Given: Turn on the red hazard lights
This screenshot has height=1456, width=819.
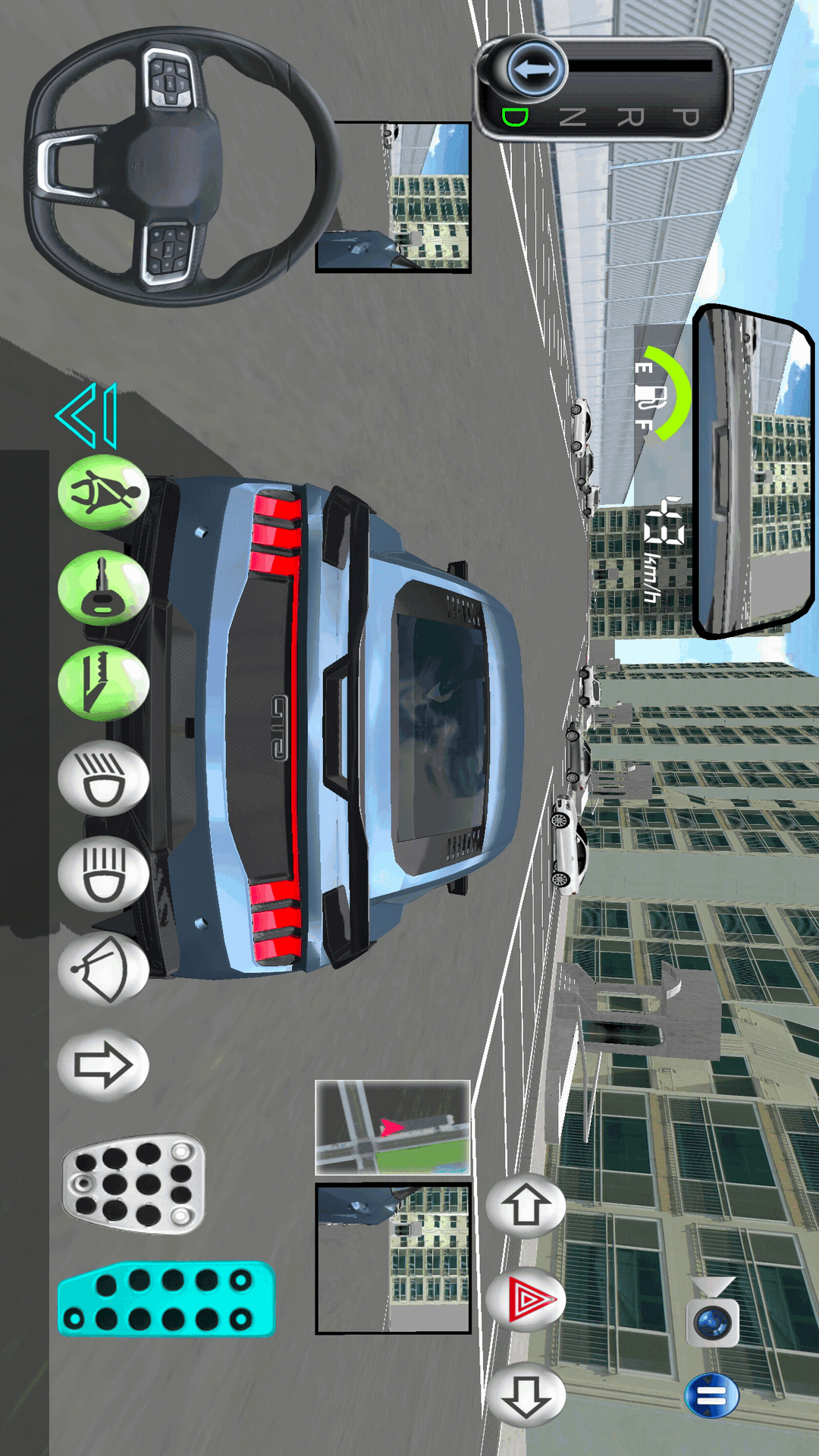Looking at the screenshot, I should (x=526, y=1301).
